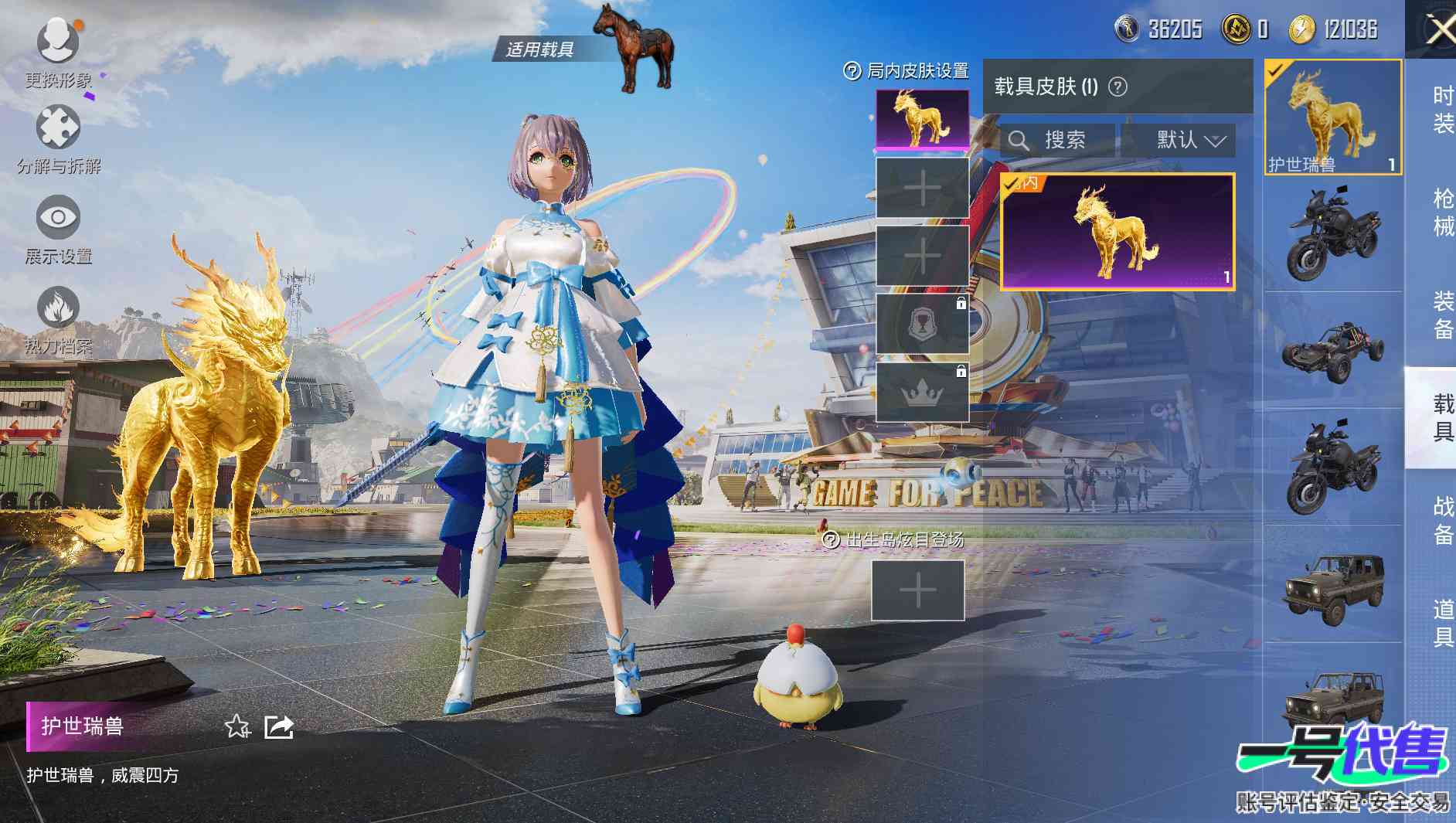This screenshot has width=1456, height=823.
Task: Share the skin using the share icon
Action: coord(278,726)
